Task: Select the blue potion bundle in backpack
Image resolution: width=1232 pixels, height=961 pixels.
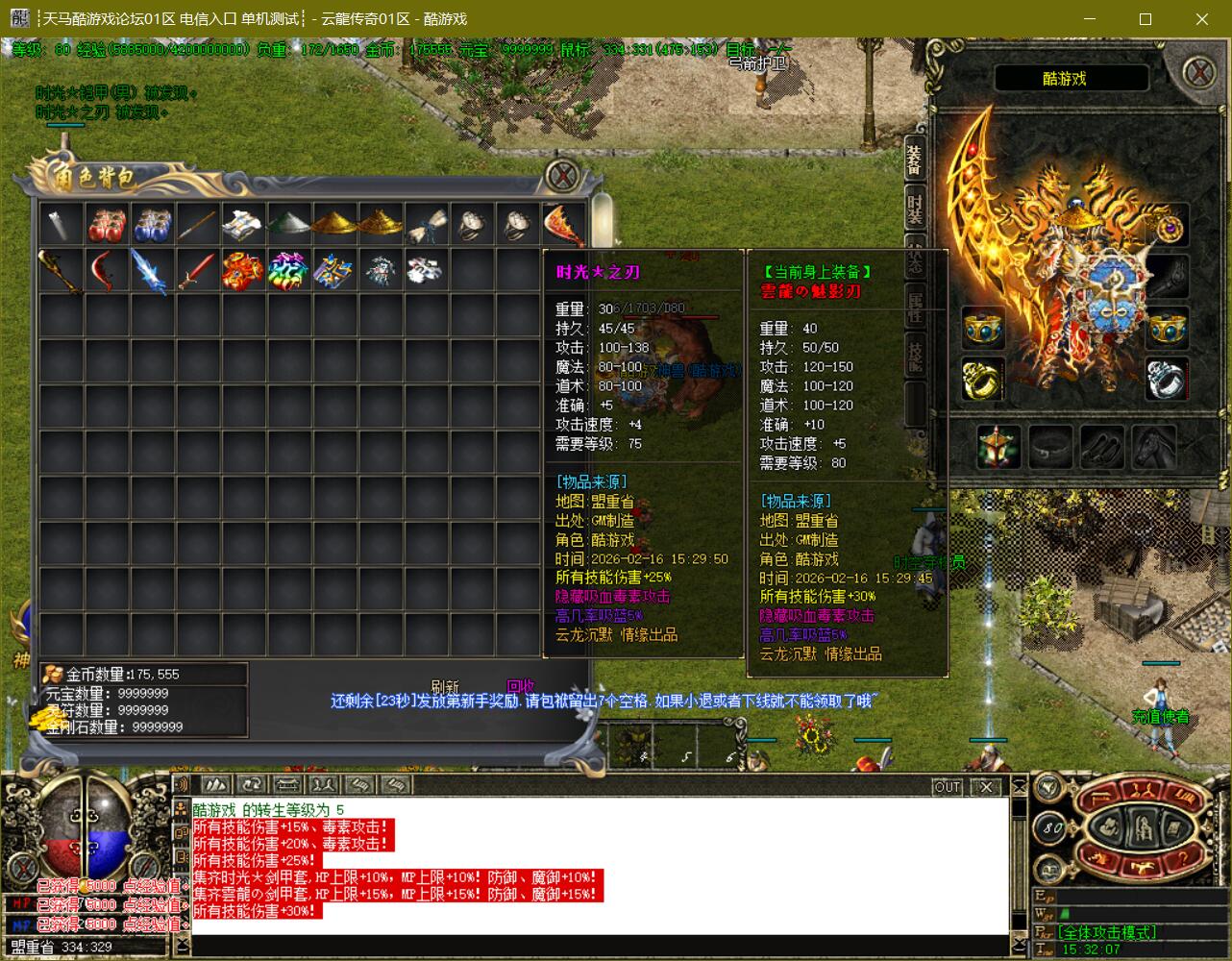Action: (153, 225)
